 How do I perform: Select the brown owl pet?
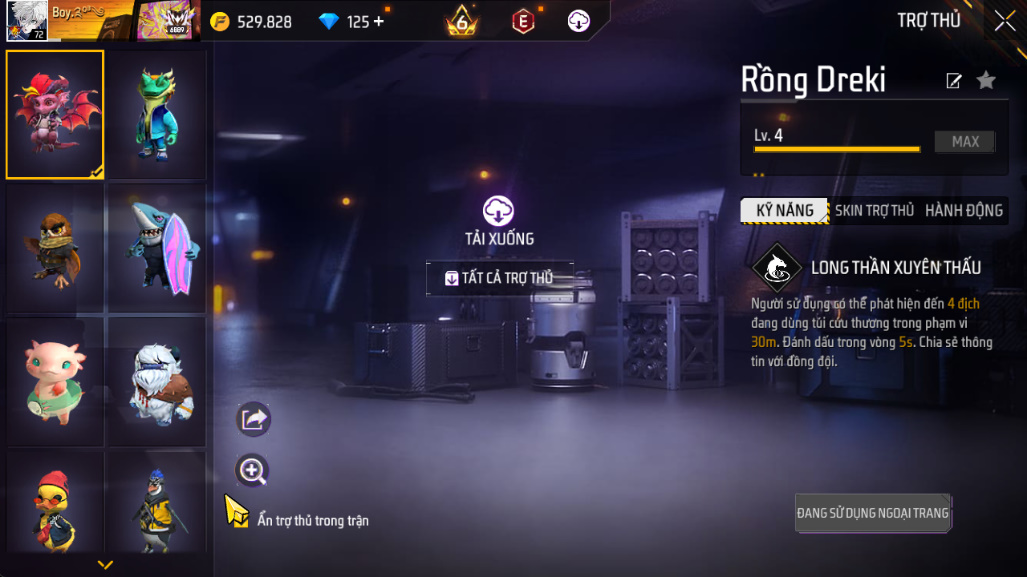55,247
